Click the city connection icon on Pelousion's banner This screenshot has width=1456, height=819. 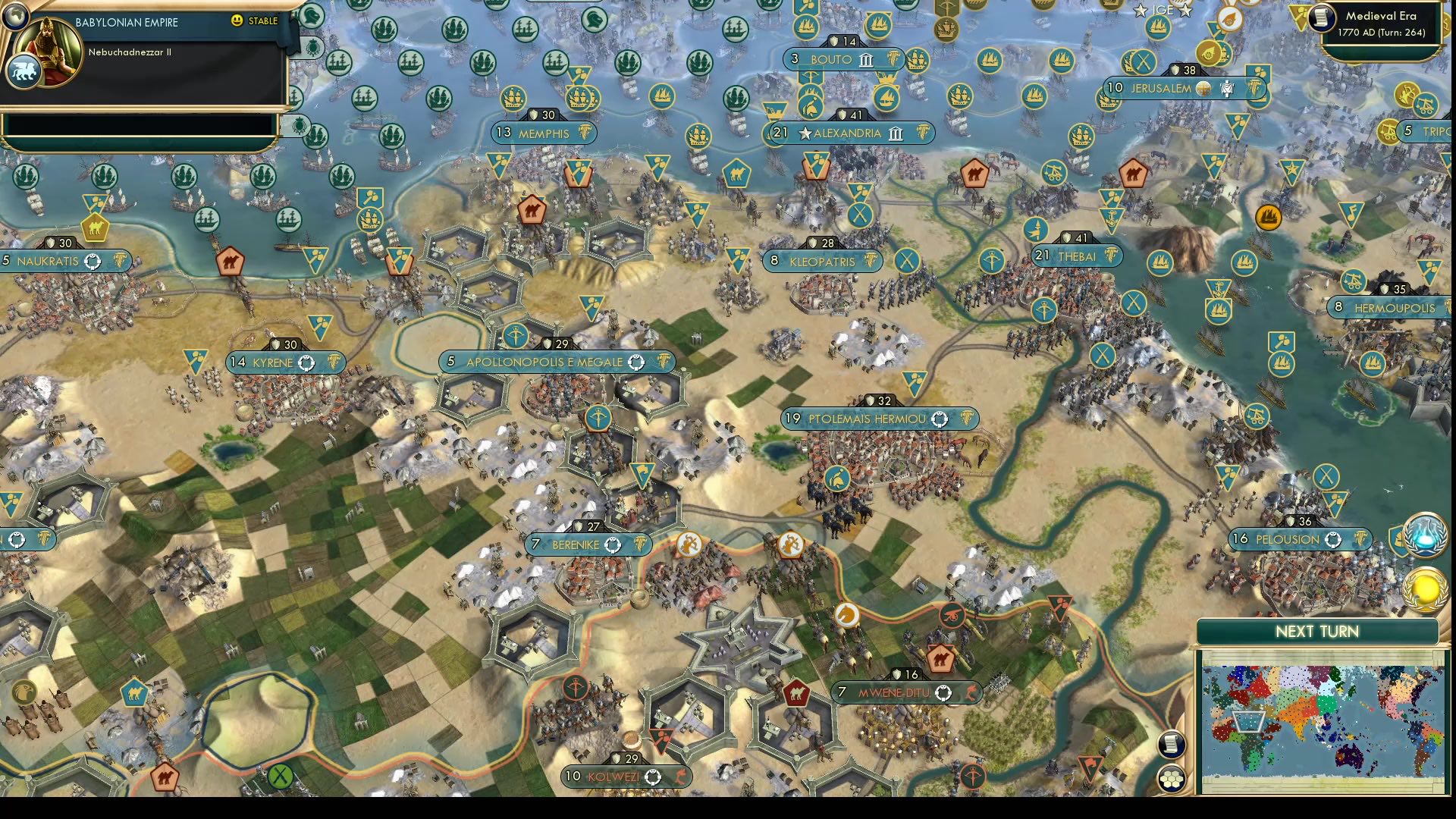[1333, 540]
